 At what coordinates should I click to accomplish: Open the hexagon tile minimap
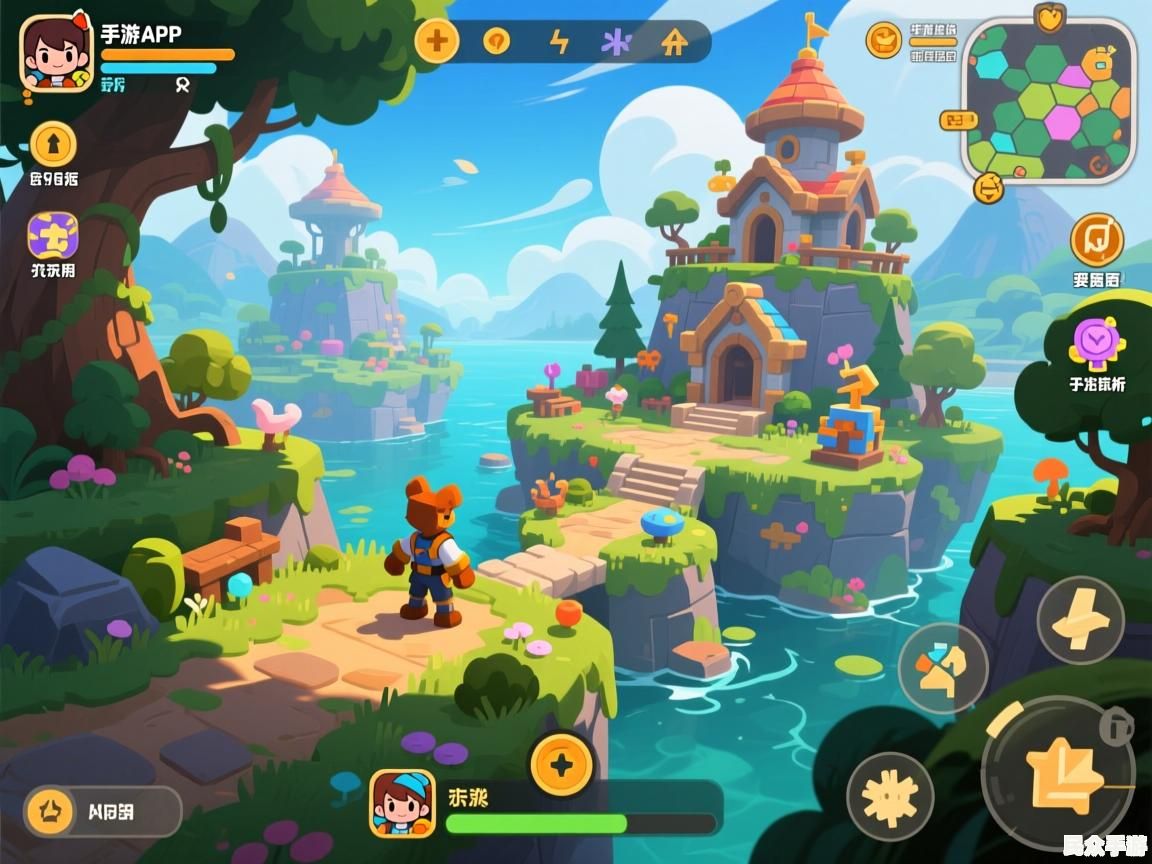point(1048,100)
